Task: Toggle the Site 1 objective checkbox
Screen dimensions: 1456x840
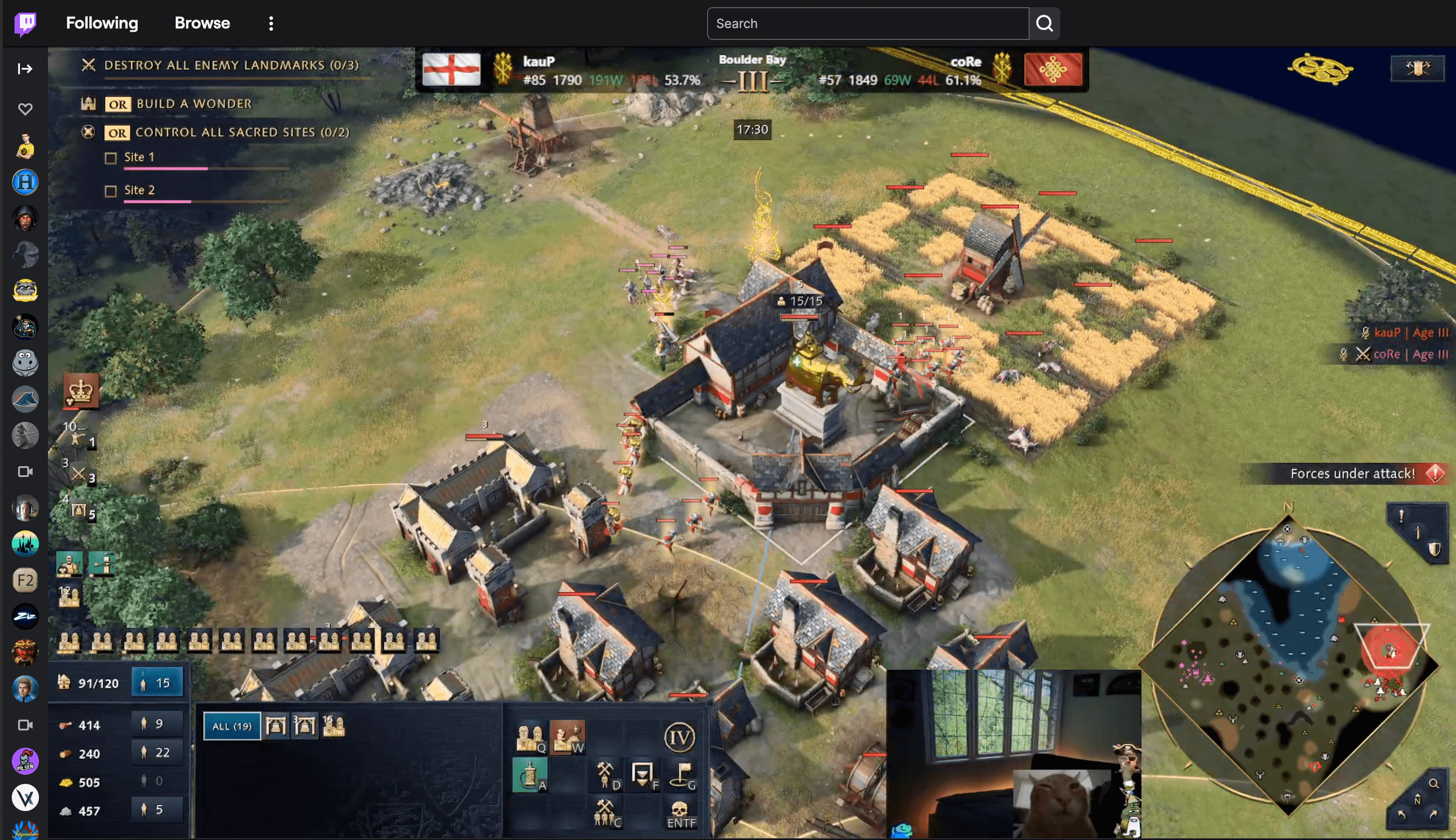Action: tap(111, 157)
